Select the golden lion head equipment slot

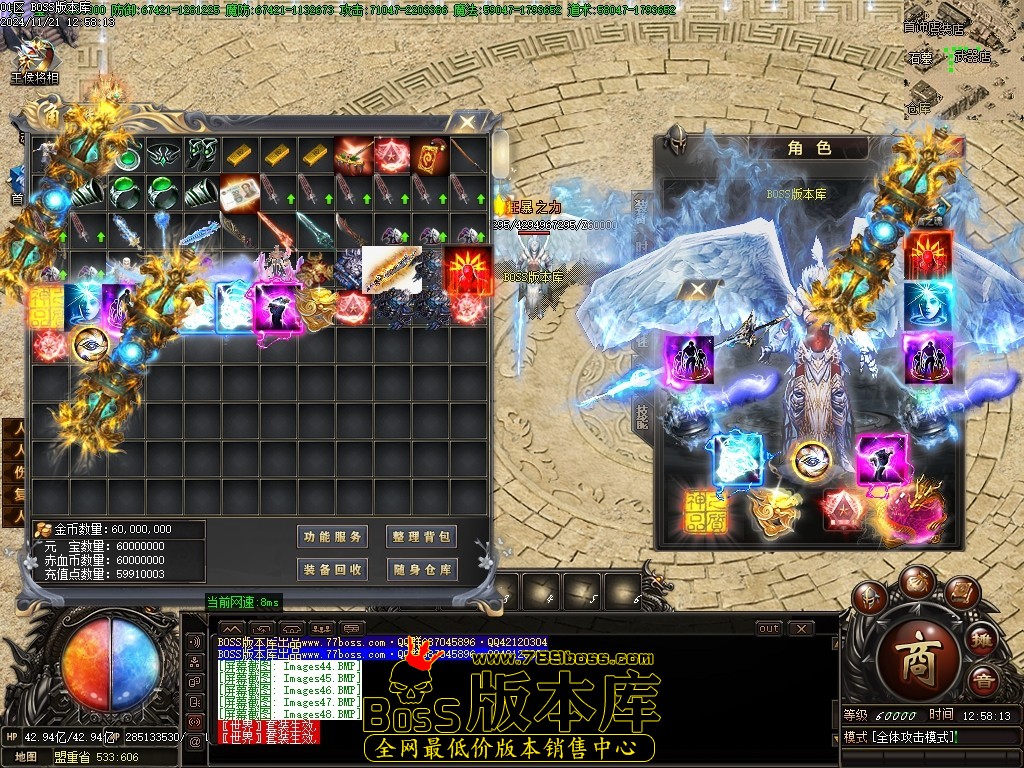(x=774, y=511)
